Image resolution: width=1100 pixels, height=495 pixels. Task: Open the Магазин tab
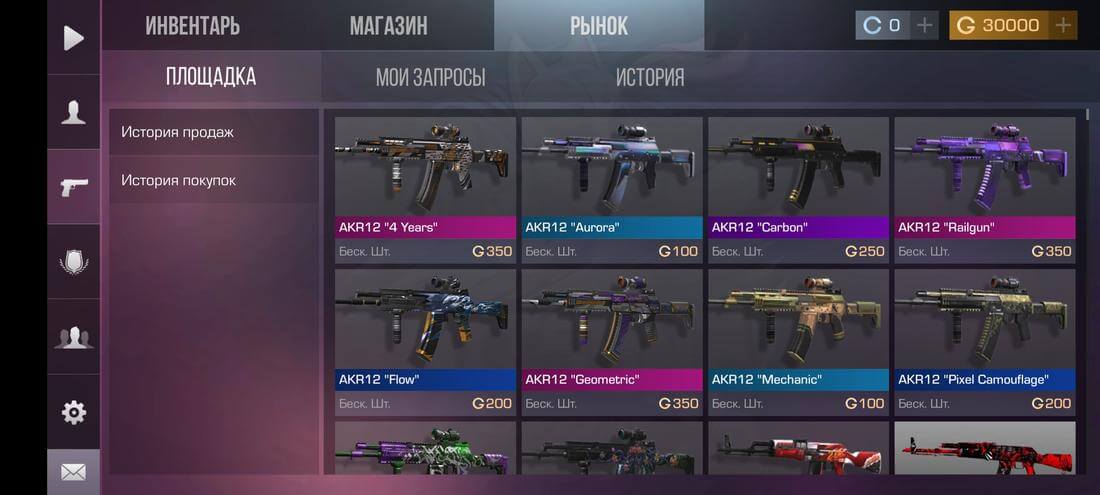388,26
